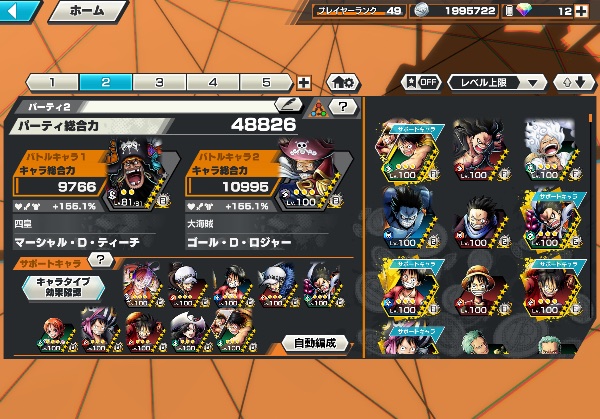This screenshot has width=600, height=419.
Task: Add diamonds with the plus button
Action: (x=581, y=12)
